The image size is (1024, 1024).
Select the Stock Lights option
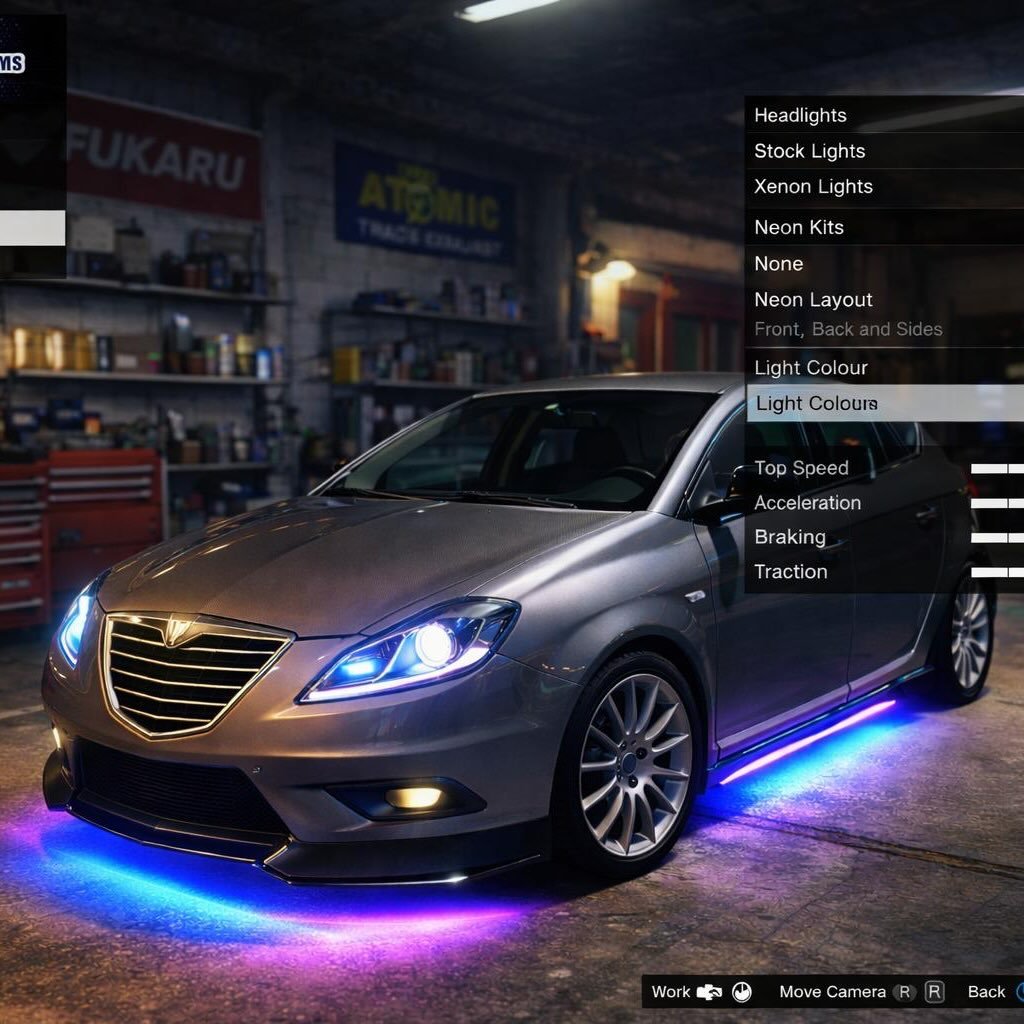[x=810, y=151]
